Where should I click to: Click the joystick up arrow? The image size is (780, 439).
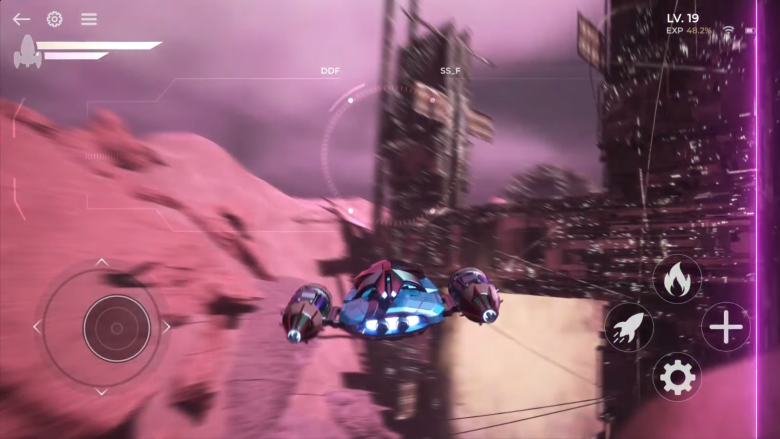pyautogui.click(x=101, y=263)
